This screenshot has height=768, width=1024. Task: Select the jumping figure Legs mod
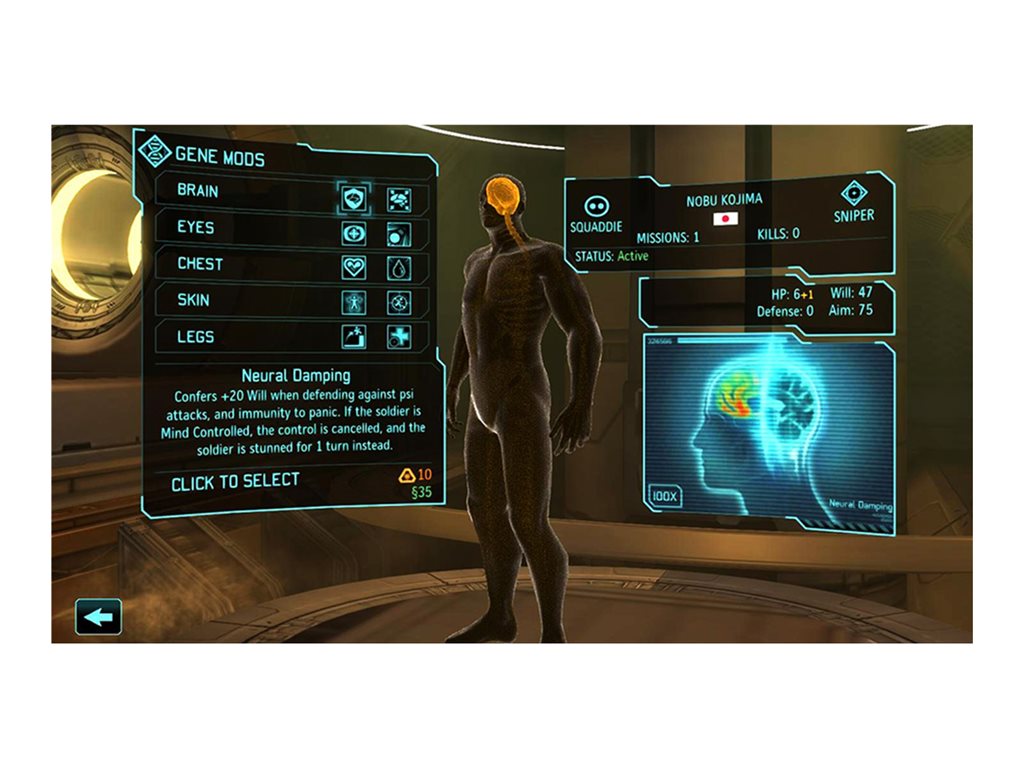pyautogui.click(x=355, y=337)
